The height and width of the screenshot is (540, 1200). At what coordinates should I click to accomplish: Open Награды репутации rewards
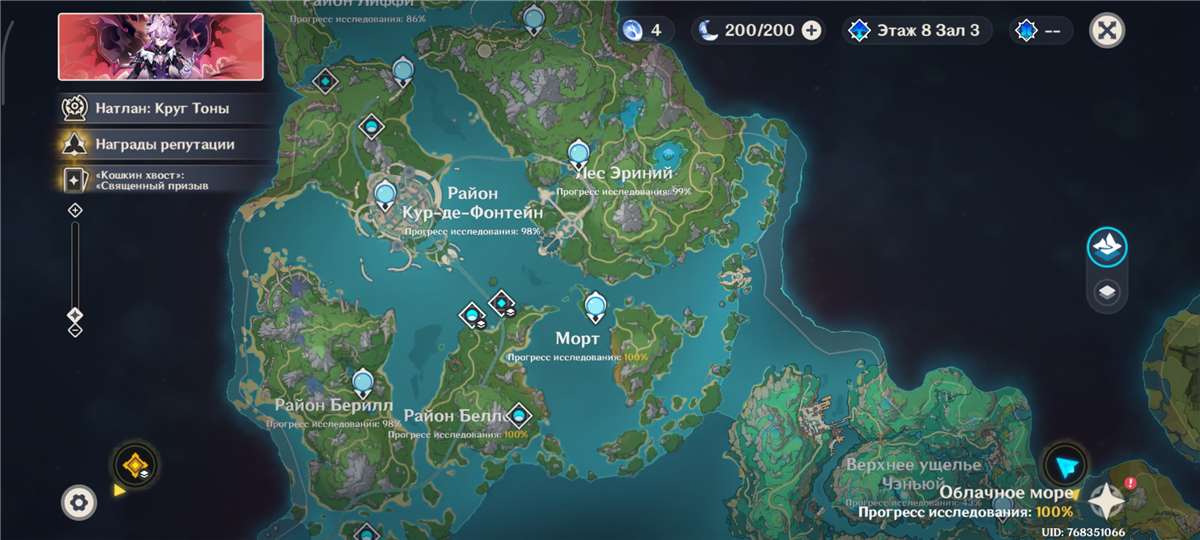coord(160,144)
